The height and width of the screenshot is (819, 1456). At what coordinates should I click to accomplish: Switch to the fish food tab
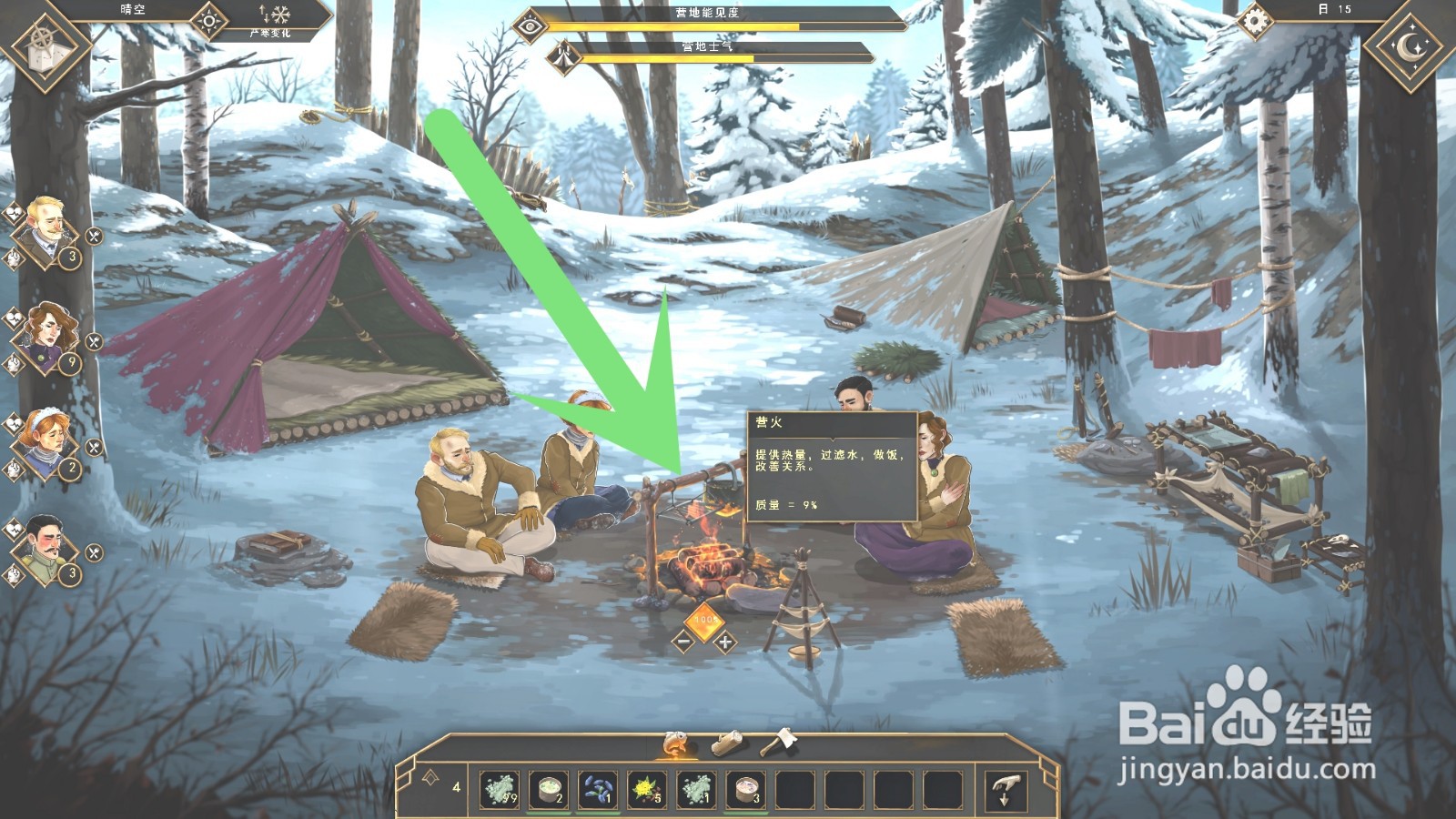point(675,744)
